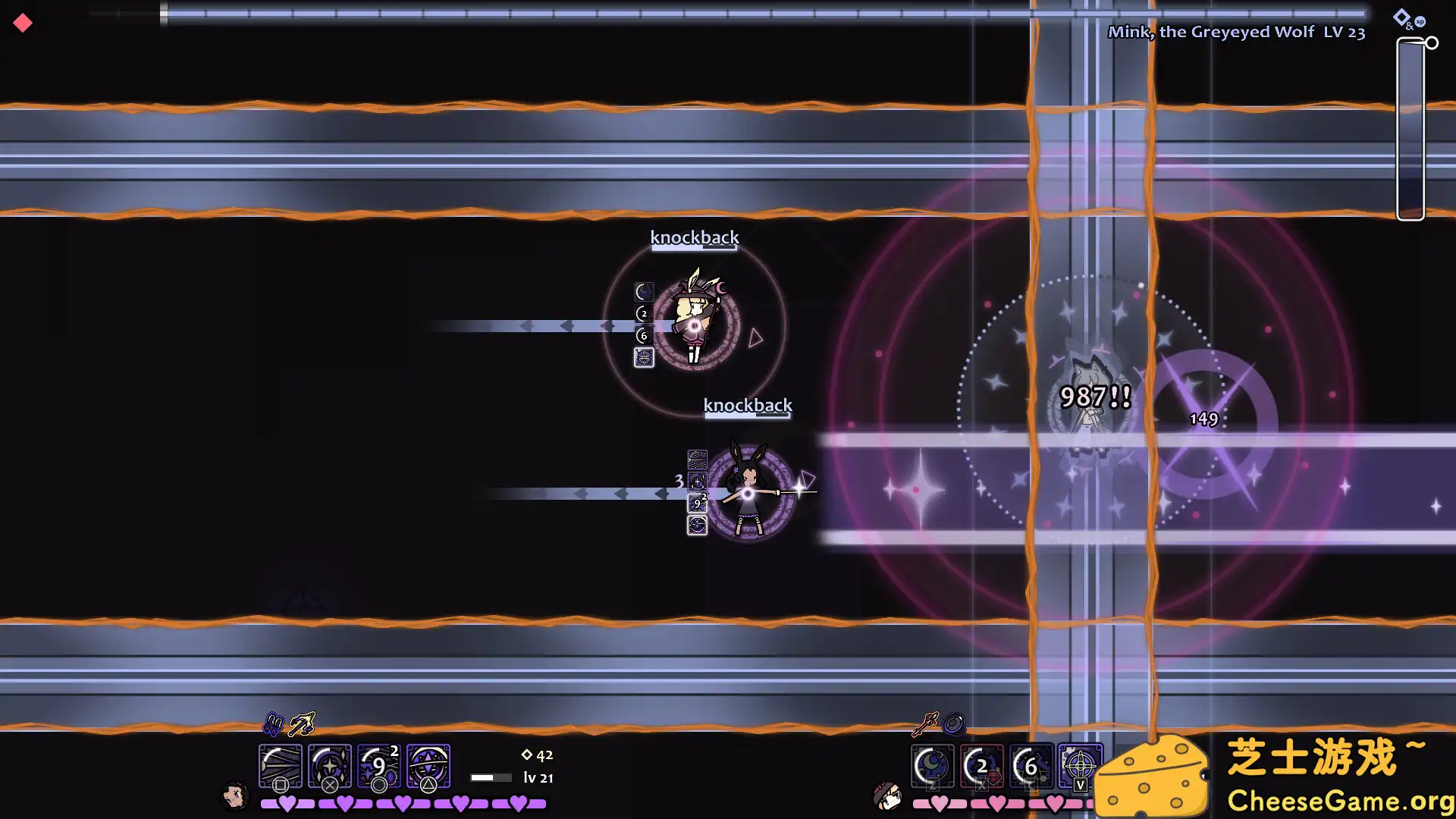
Task: Expand the knockback status label above the witch
Action: (x=694, y=237)
